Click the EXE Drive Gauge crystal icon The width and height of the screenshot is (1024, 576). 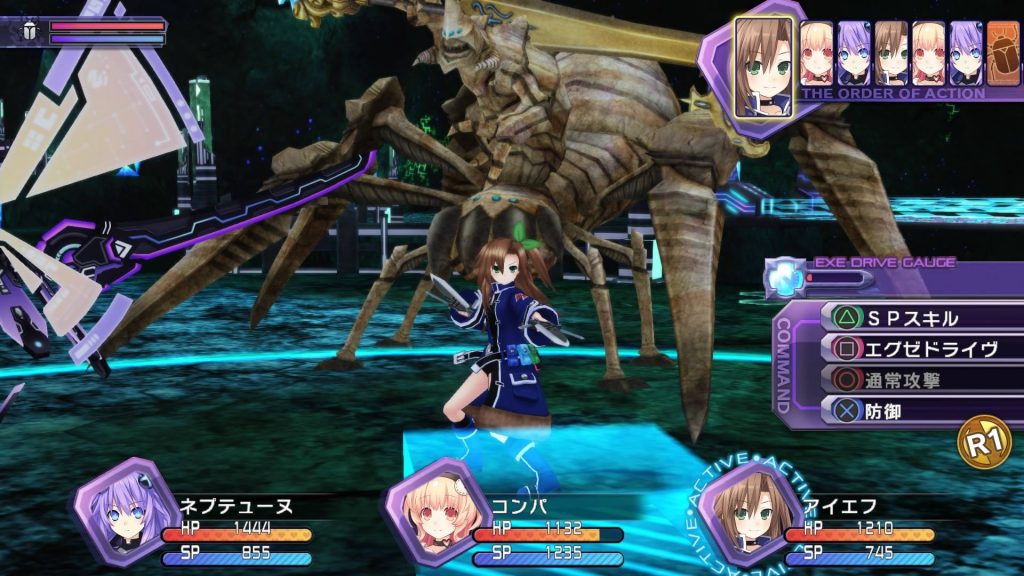783,279
